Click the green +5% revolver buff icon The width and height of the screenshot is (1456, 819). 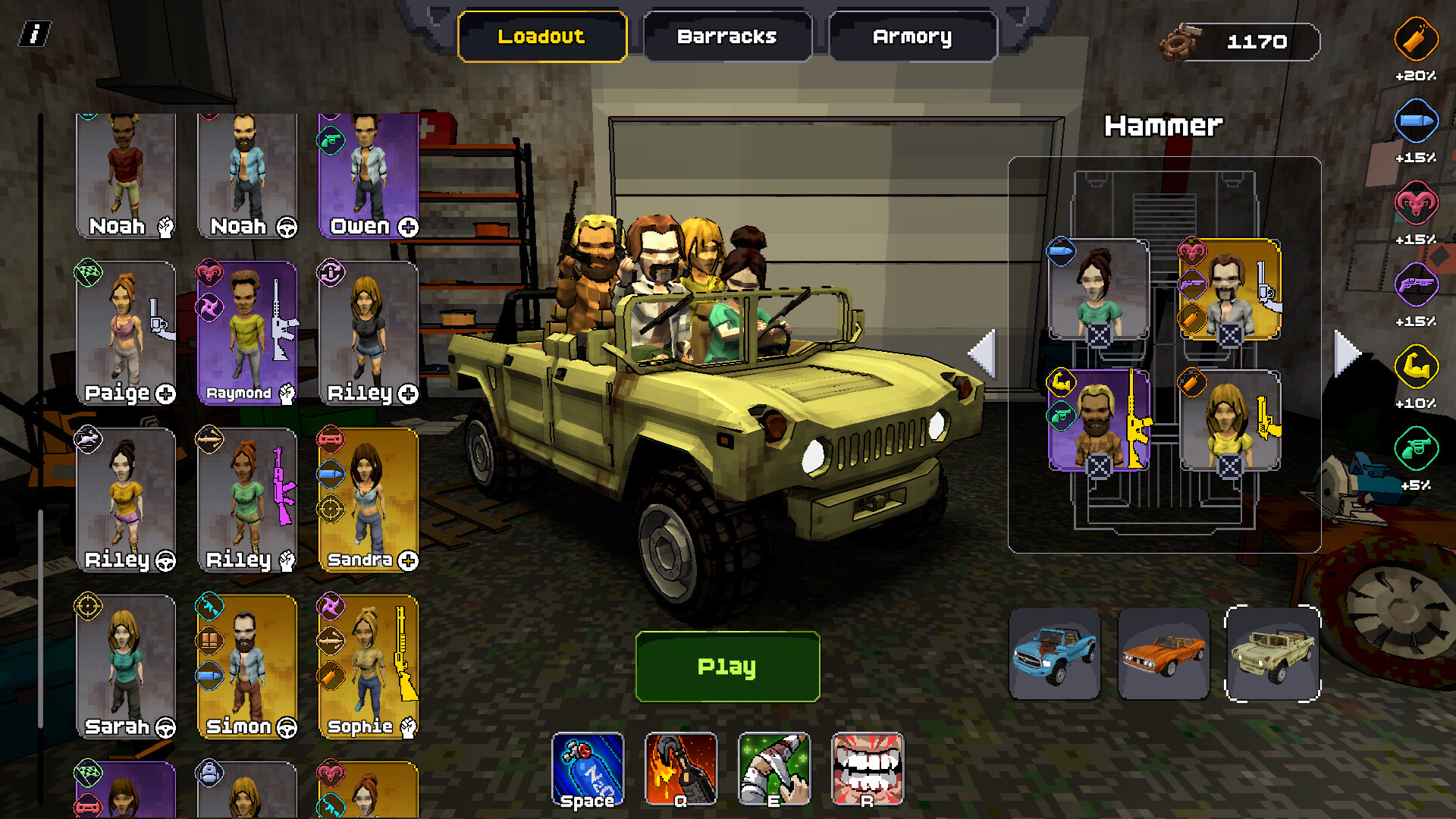point(1415,449)
